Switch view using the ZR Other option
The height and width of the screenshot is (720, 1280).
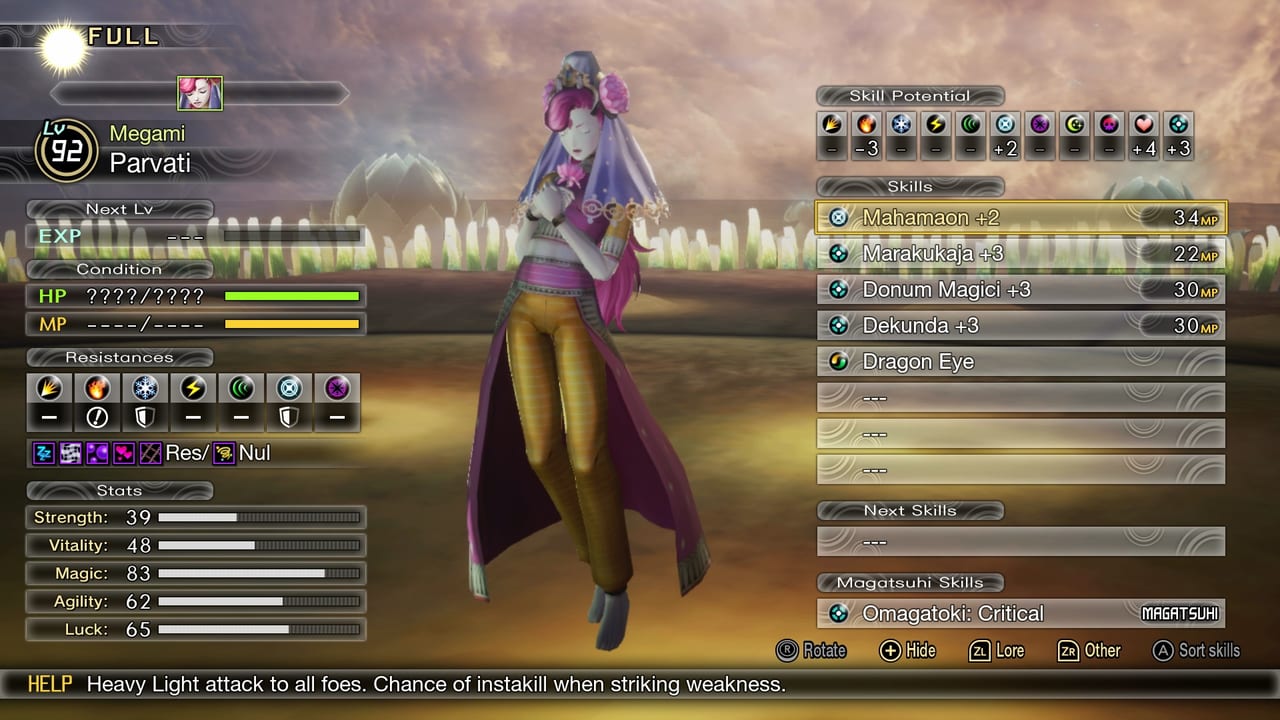1089,651
